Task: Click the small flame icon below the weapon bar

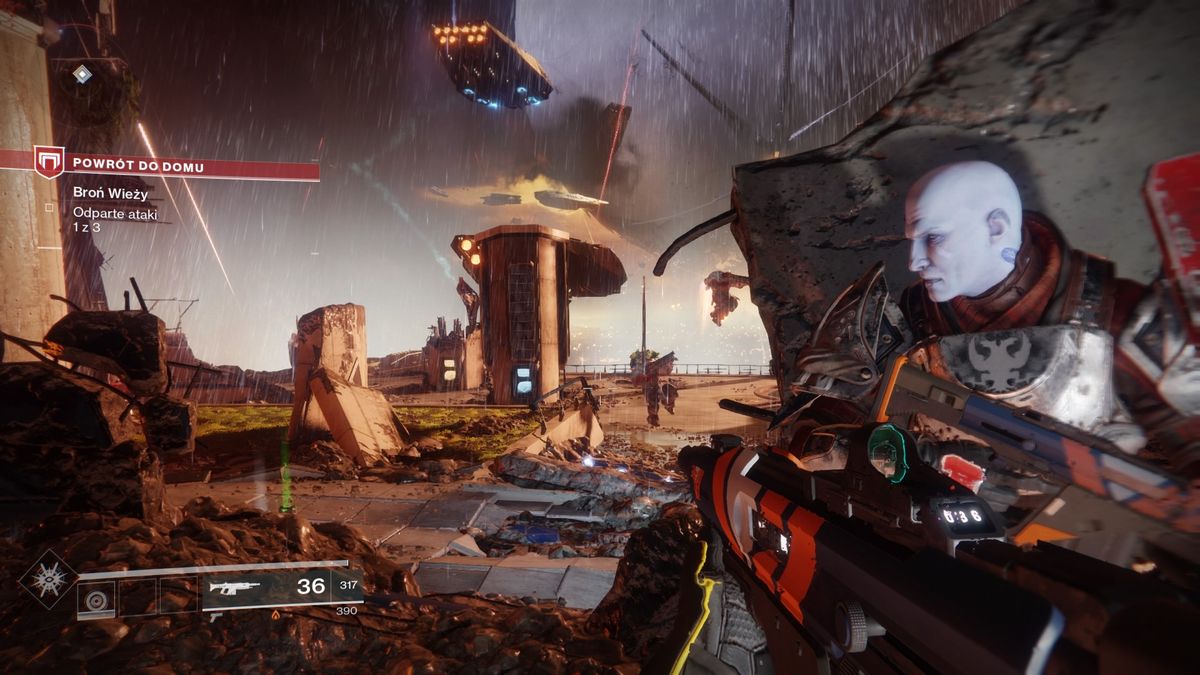Action: 277,616
